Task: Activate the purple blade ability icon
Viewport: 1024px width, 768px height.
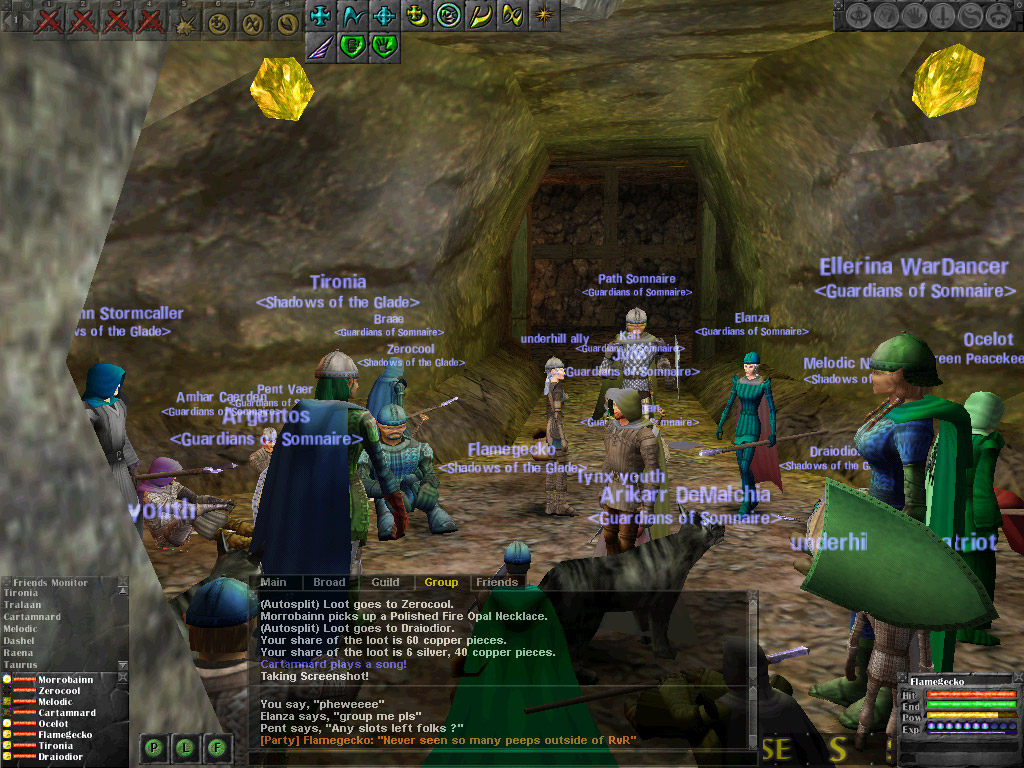Action: click(x=320, y=45)
